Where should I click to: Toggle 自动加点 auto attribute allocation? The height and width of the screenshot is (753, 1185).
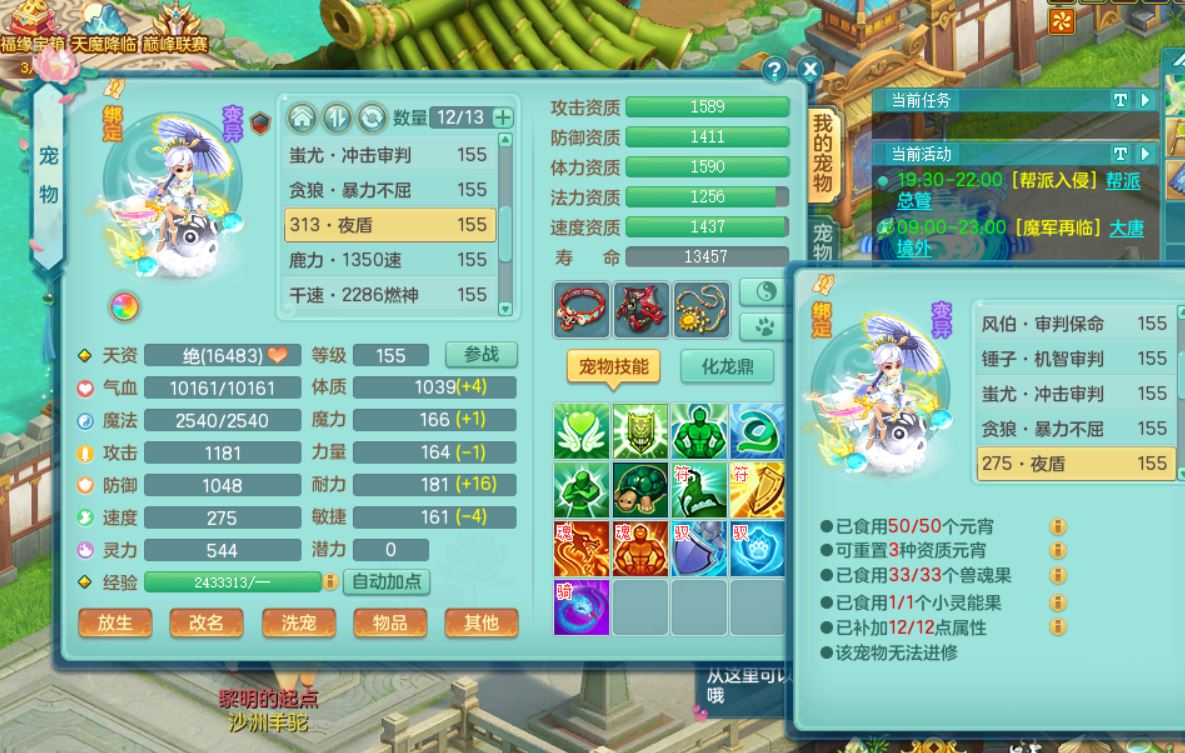[387, 581]
